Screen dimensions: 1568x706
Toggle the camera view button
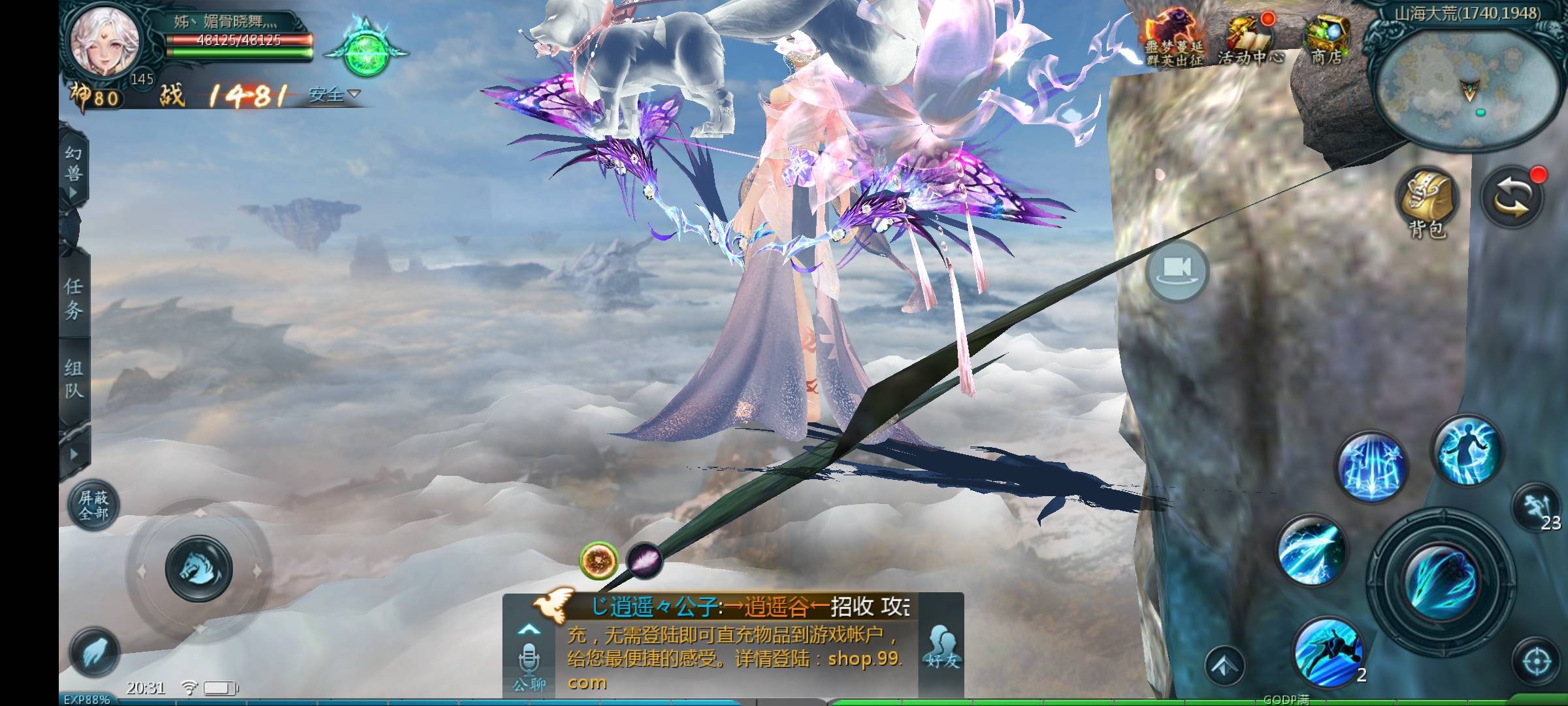click(x=1177, y=271)
